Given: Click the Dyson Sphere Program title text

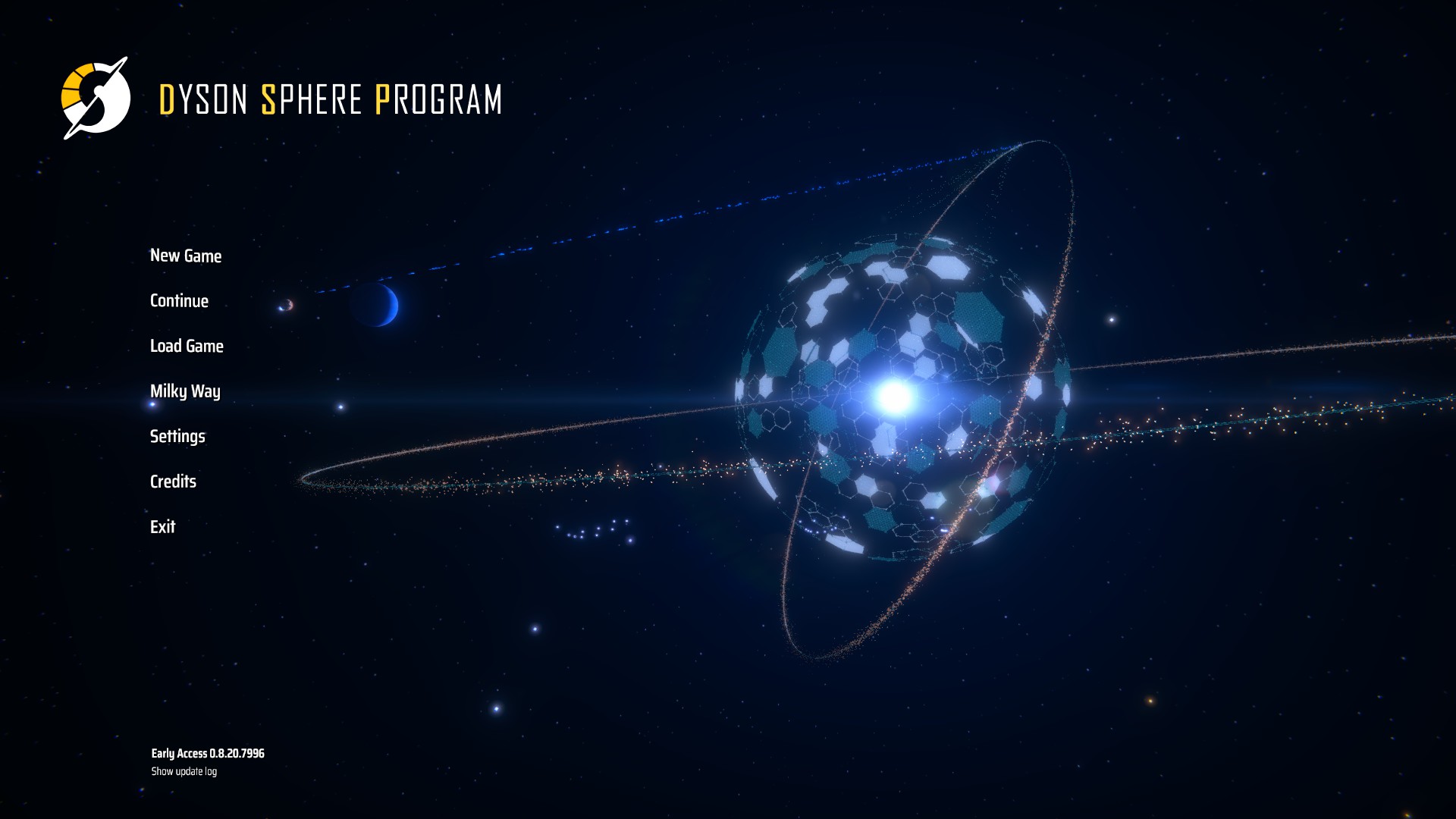Looking at the screenshot, I should point(331,99).
